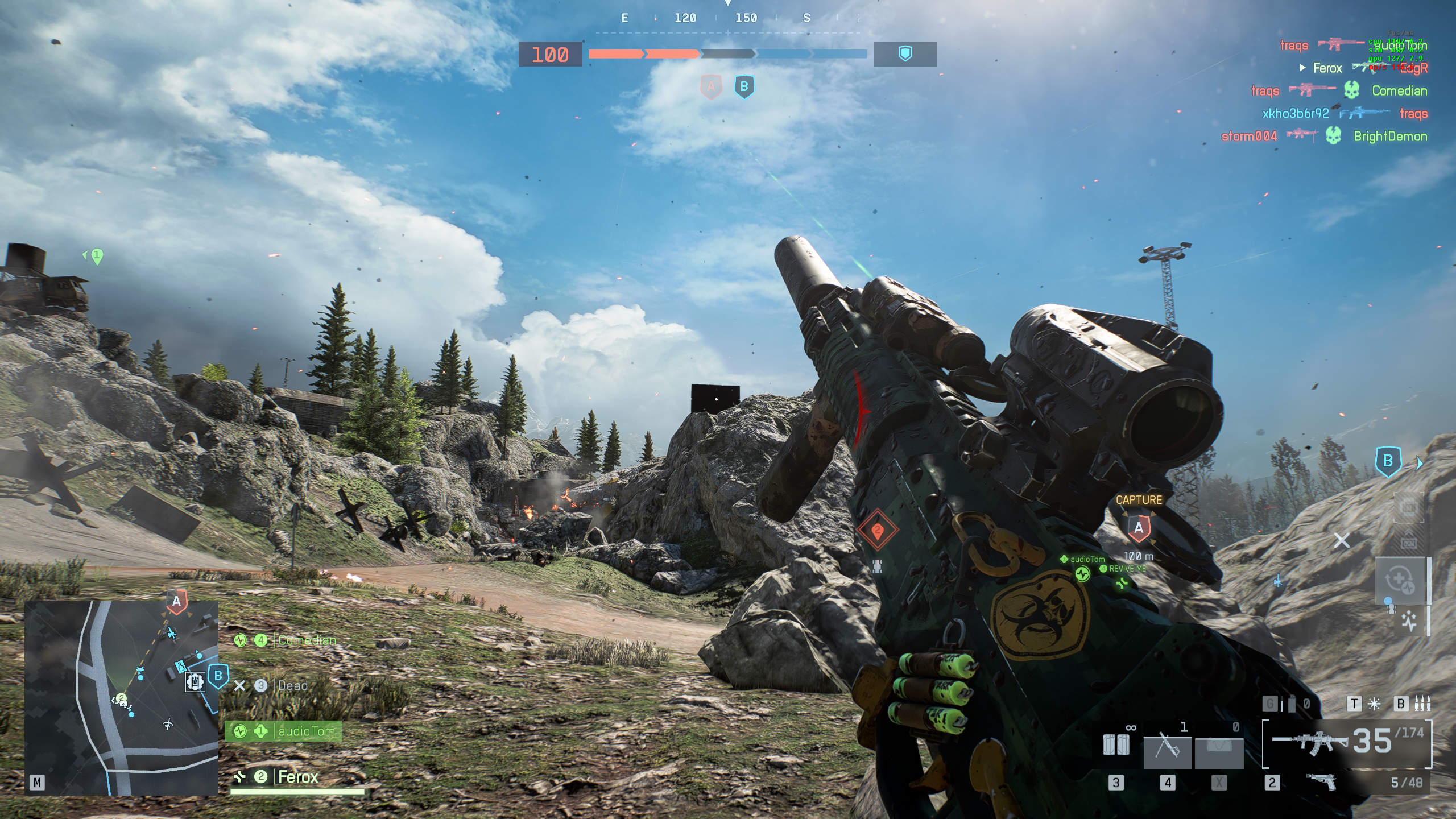Activate the heal and revive trait icon
Image resolution: width=1456 pixels, height=819 pixels.
point(1400,581)
